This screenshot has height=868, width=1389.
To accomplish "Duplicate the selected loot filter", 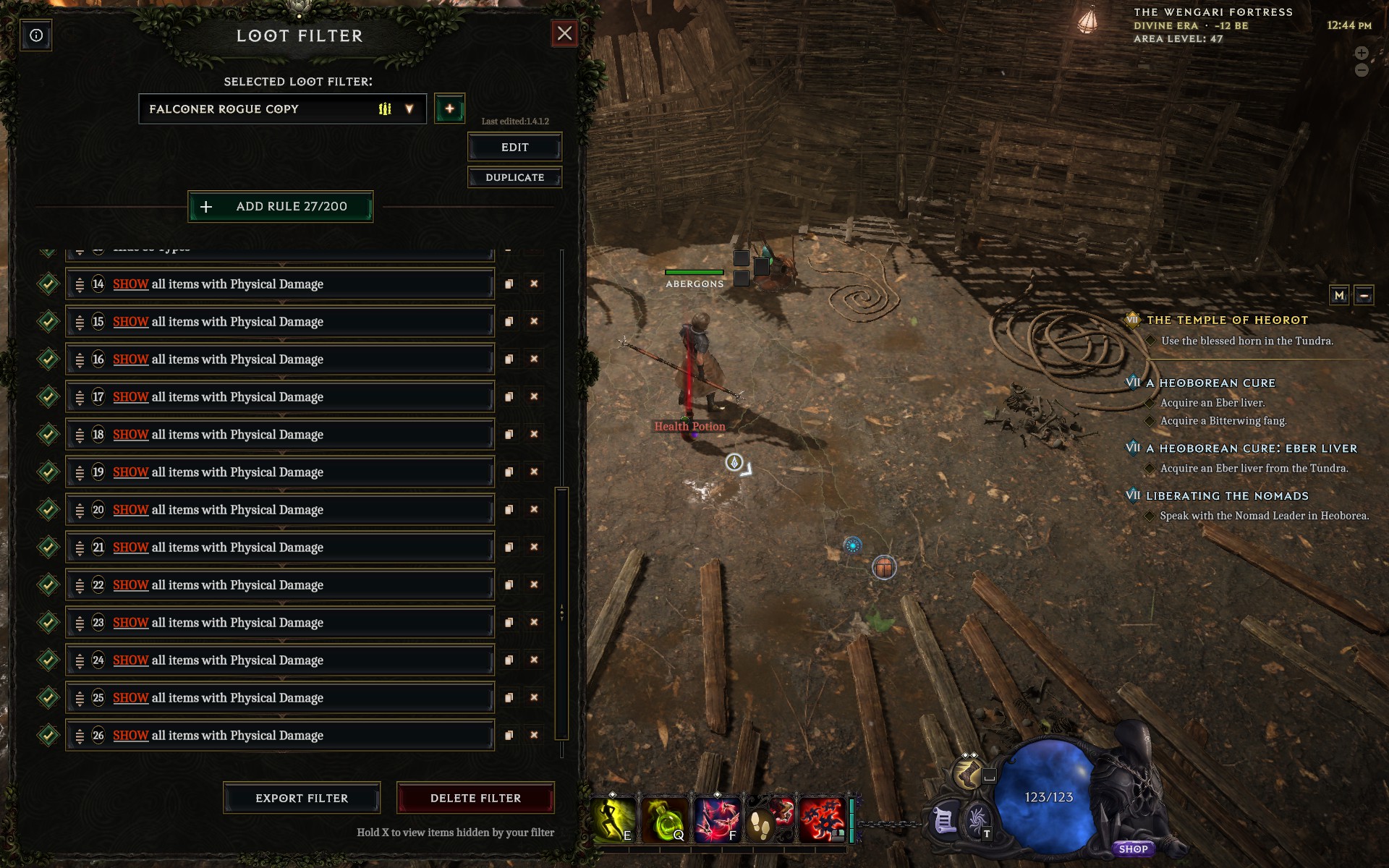I will point(514,177).
